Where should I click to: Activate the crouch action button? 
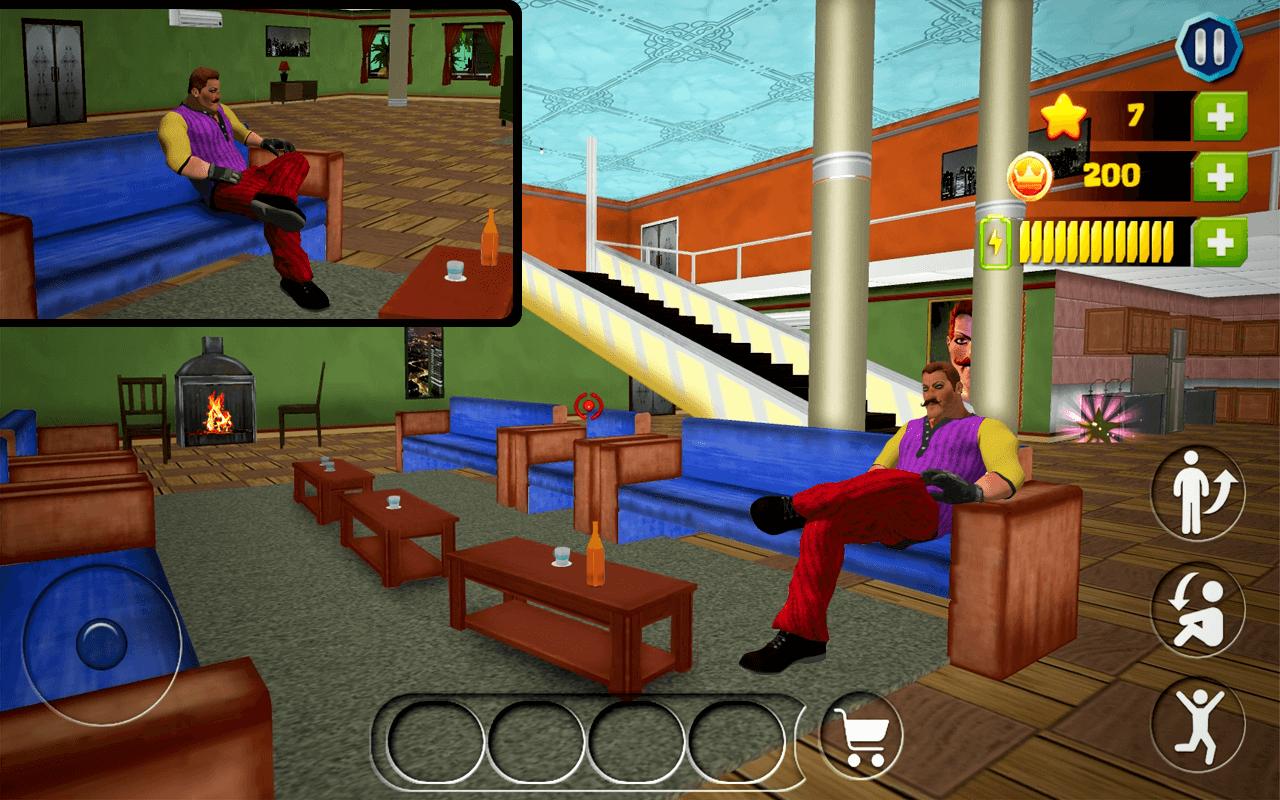pyautogui.click(x=1198, y=607)
